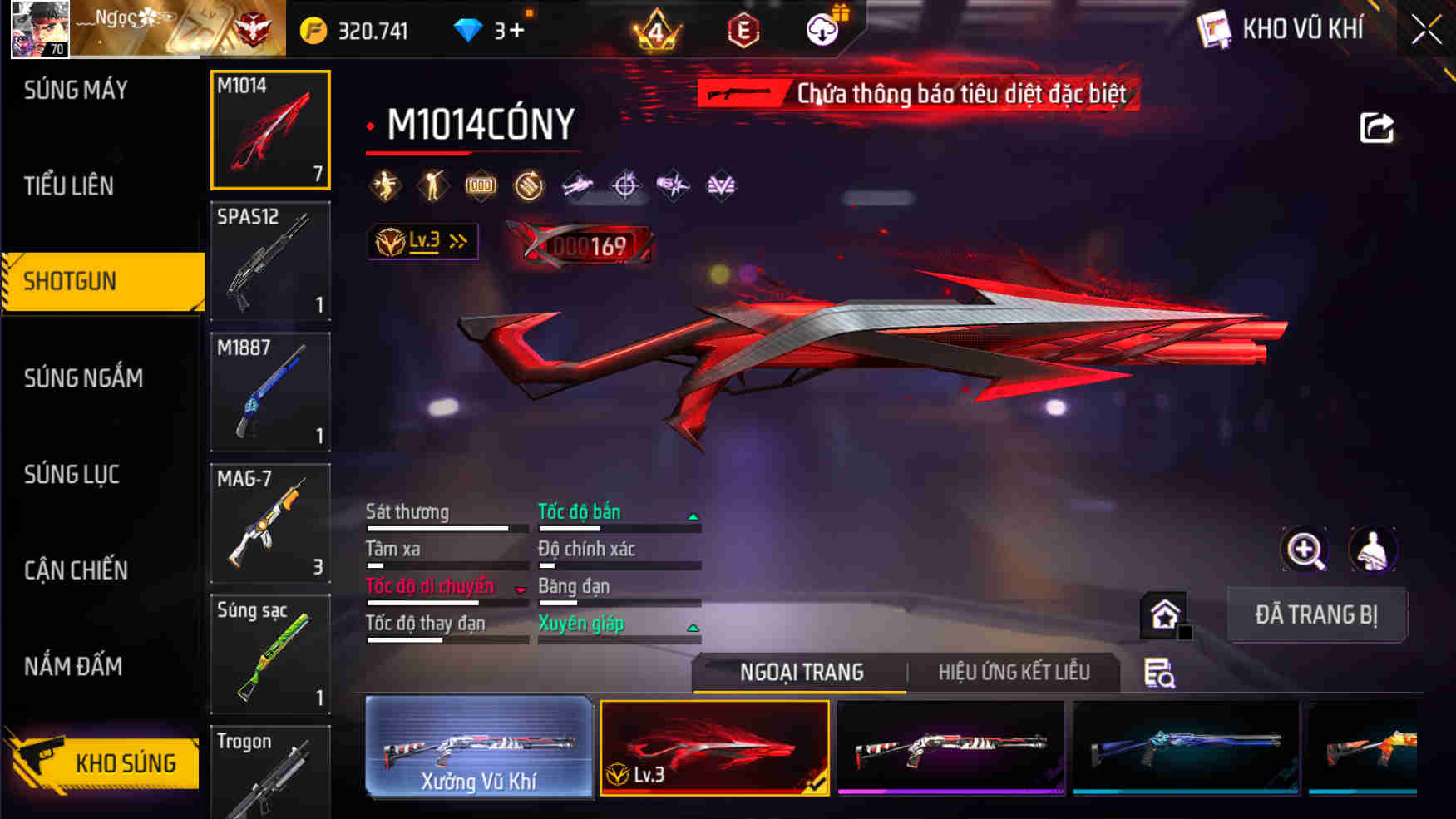Click the share weapon icon top right
Screen dimensions: 1456x819
pyautogui.click(x=1376, y=126)
